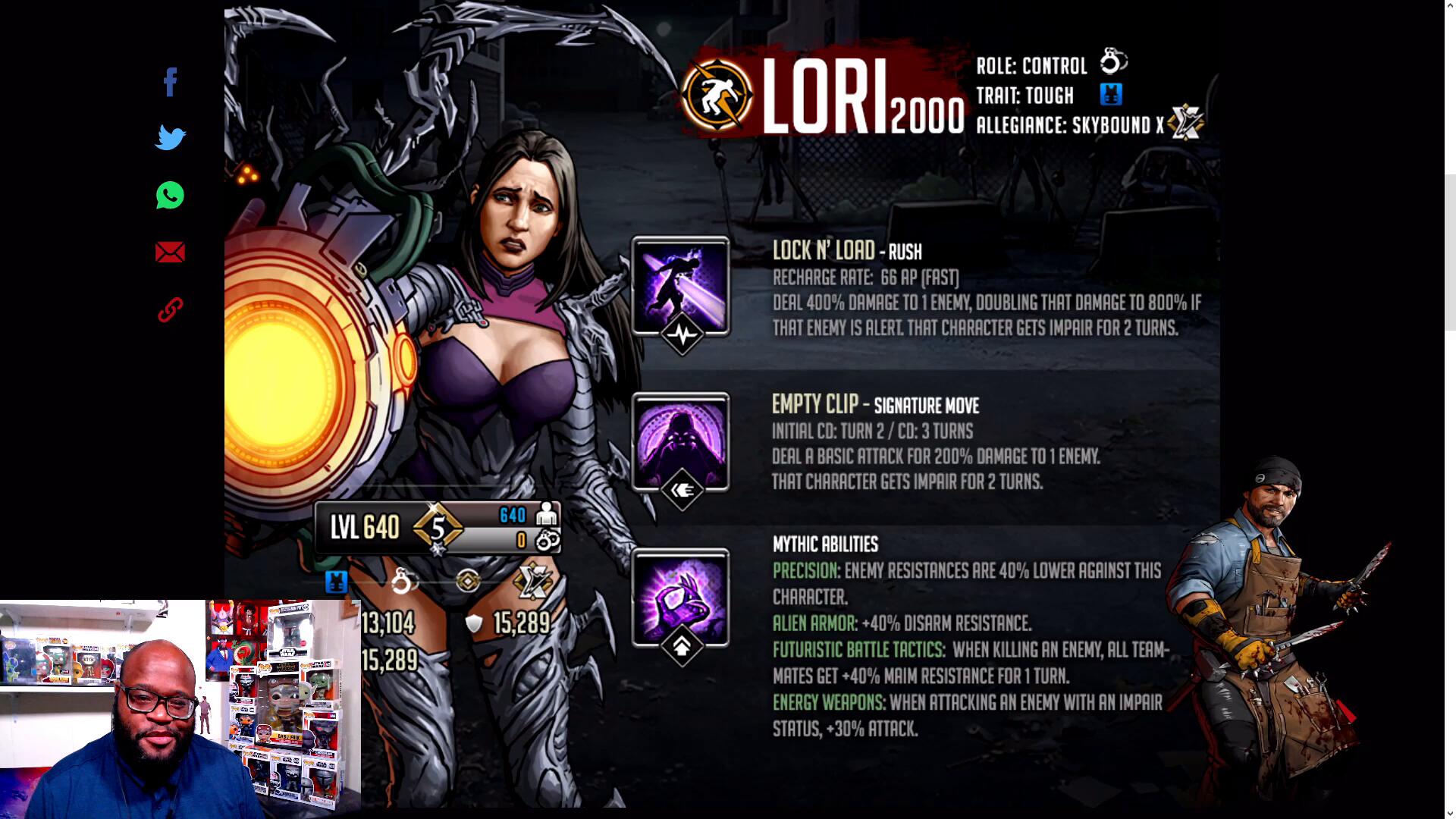Share this page on Twitter
Image resolution: width=1456 pixels, height=819 pixels.
[170, 138]
